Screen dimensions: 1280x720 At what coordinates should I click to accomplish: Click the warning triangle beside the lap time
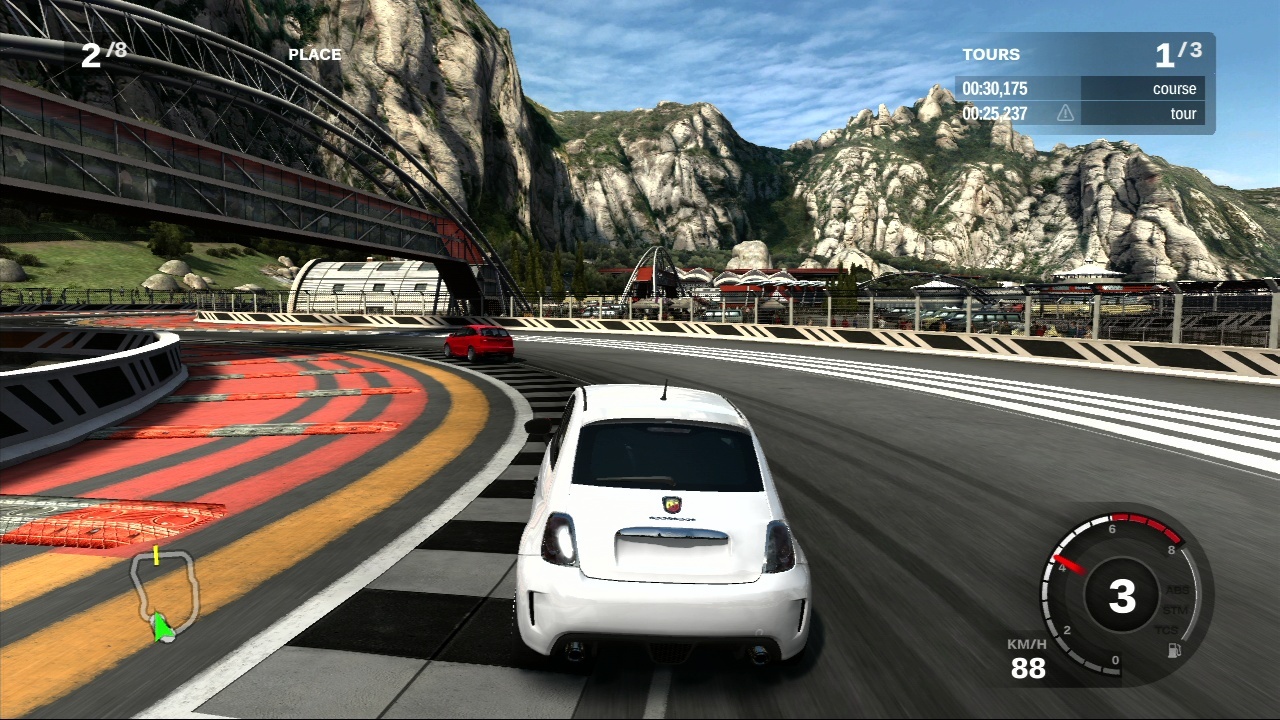(1065, 114)
